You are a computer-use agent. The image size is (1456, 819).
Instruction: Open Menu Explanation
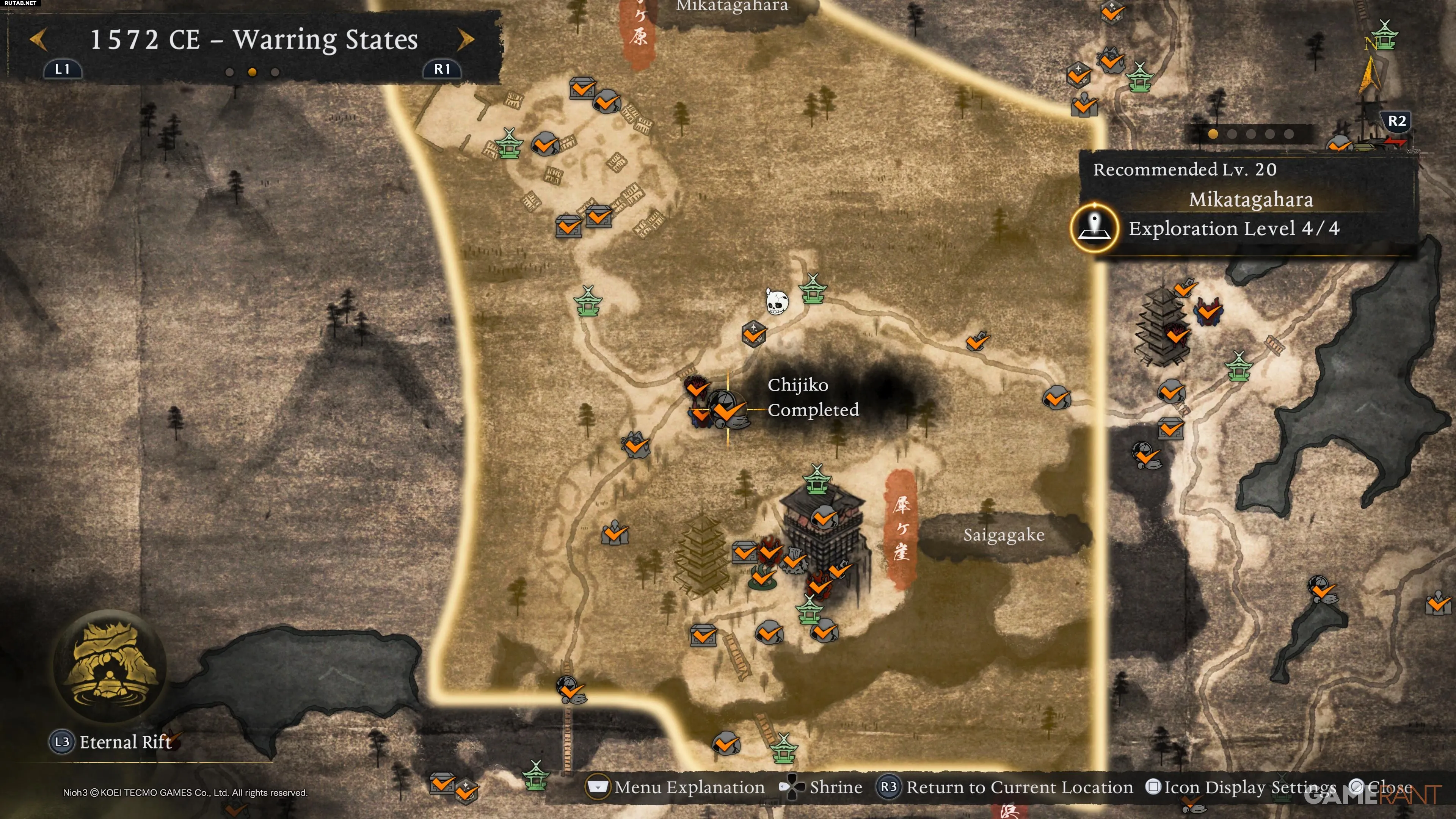[689, 787]
